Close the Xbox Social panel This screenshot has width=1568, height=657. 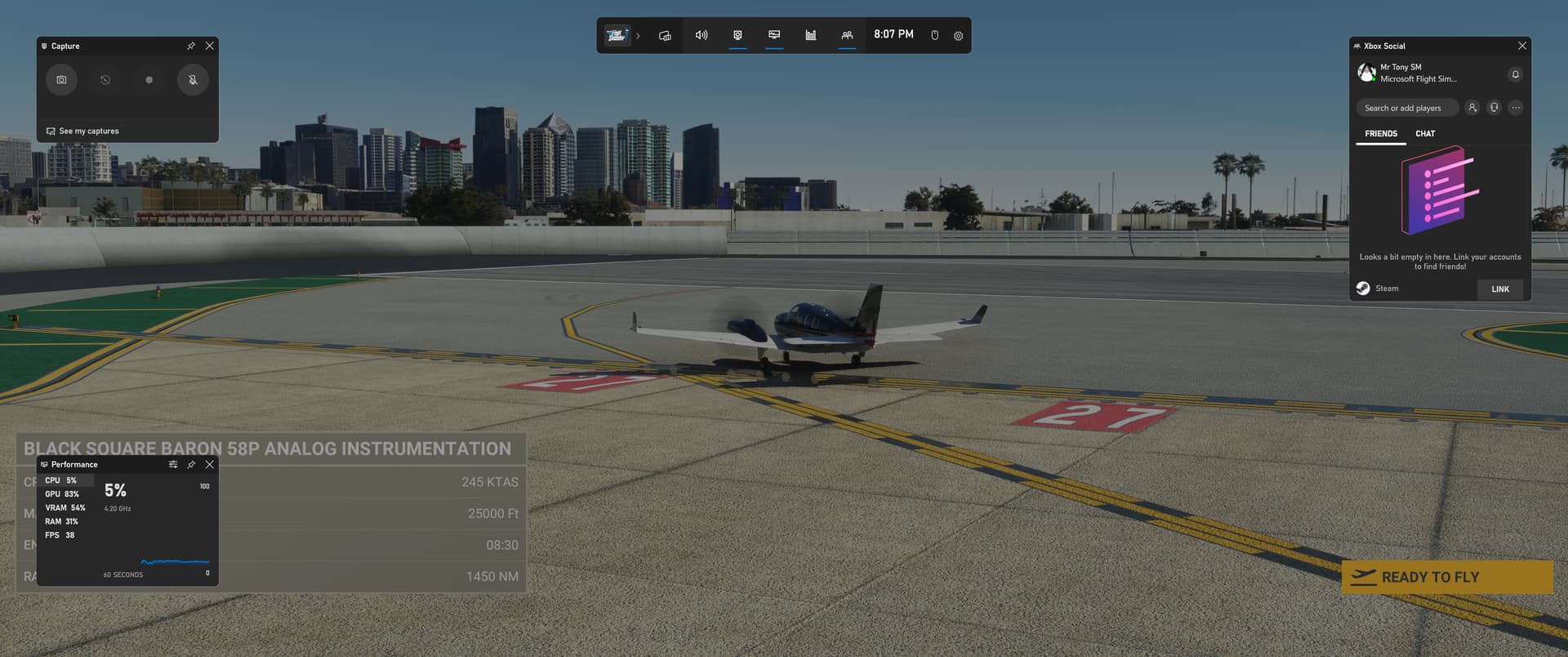coord(1521,46)
